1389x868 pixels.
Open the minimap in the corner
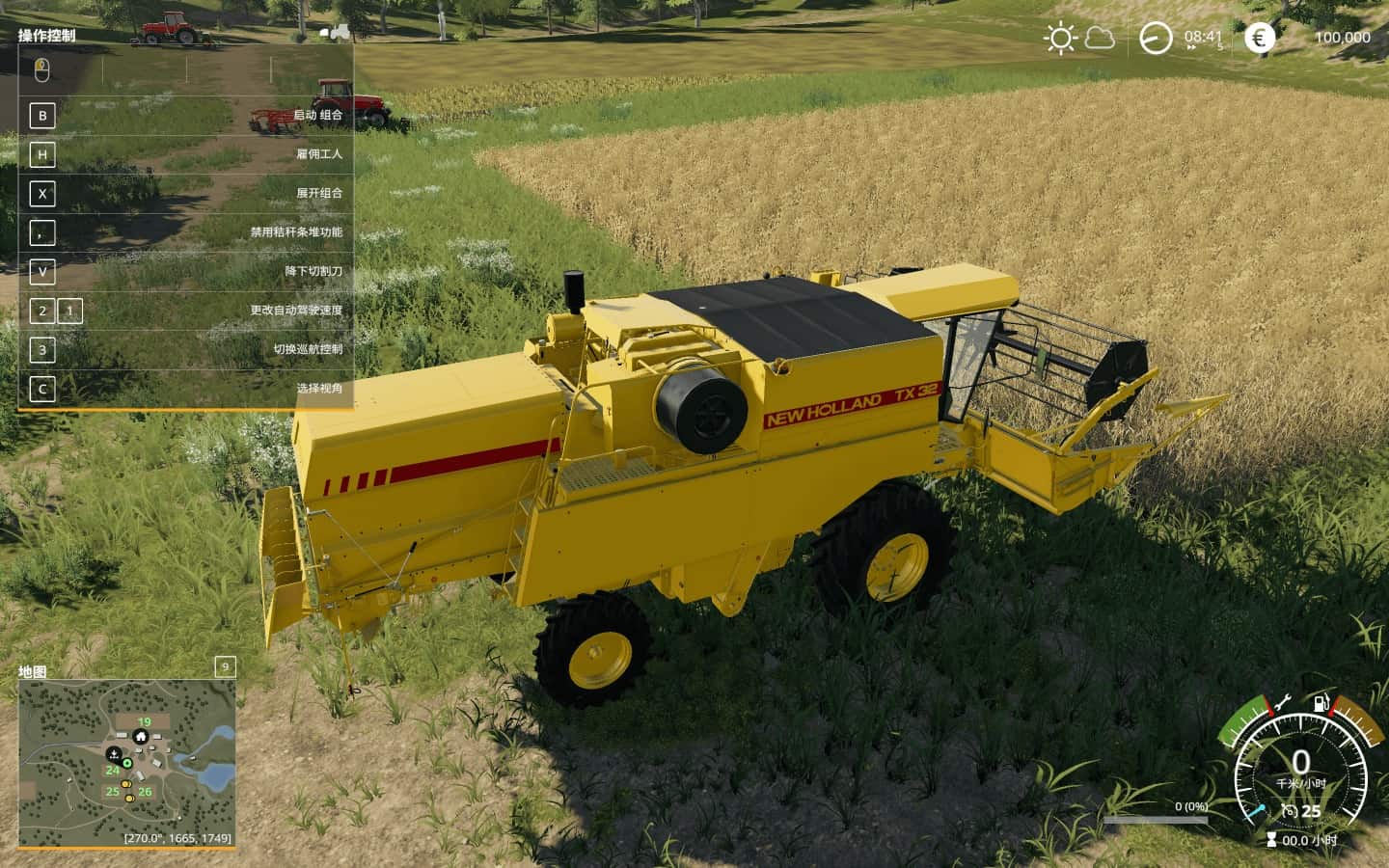tap(126, 763)
